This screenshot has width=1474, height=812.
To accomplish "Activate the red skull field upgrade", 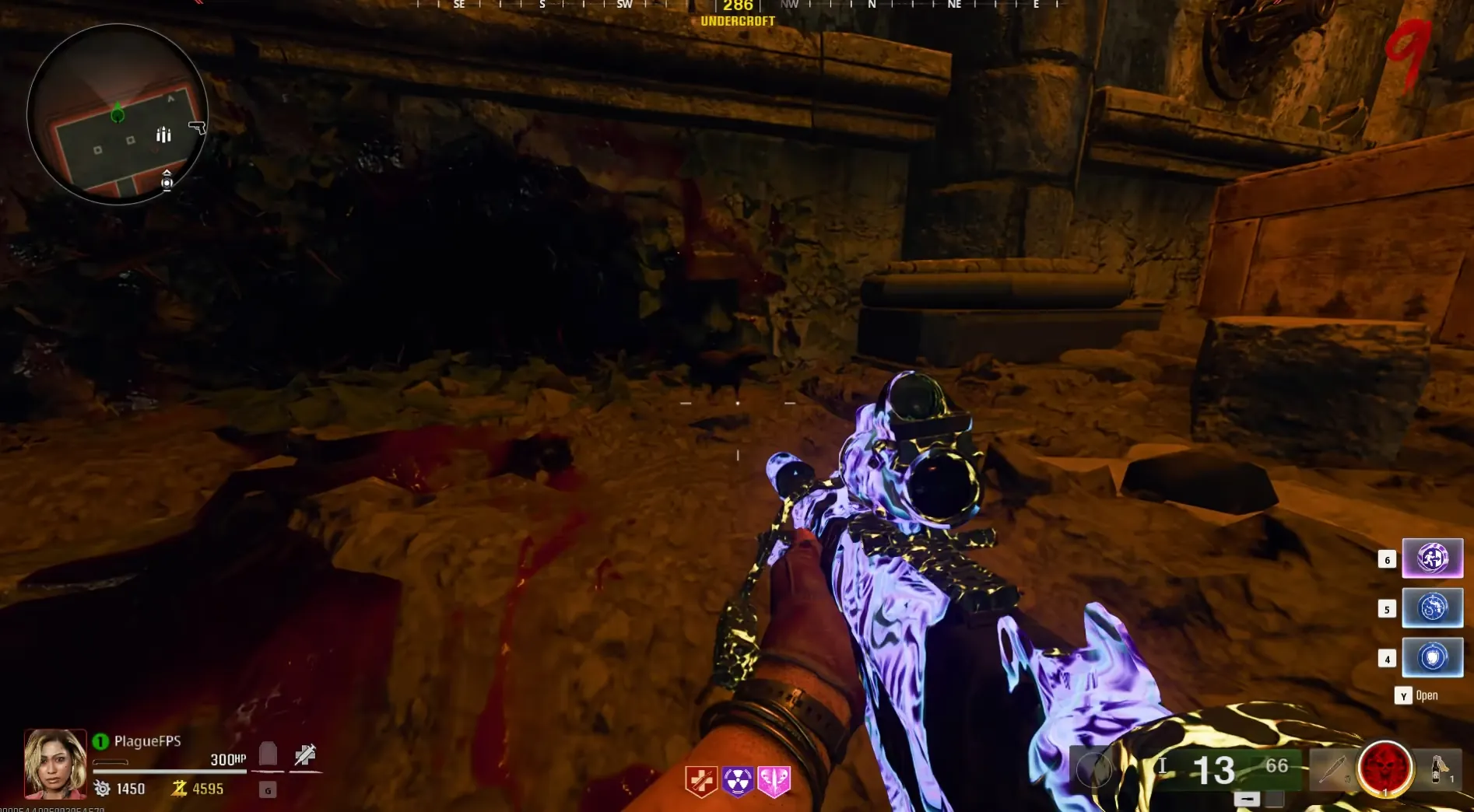I will point(1385,768).
